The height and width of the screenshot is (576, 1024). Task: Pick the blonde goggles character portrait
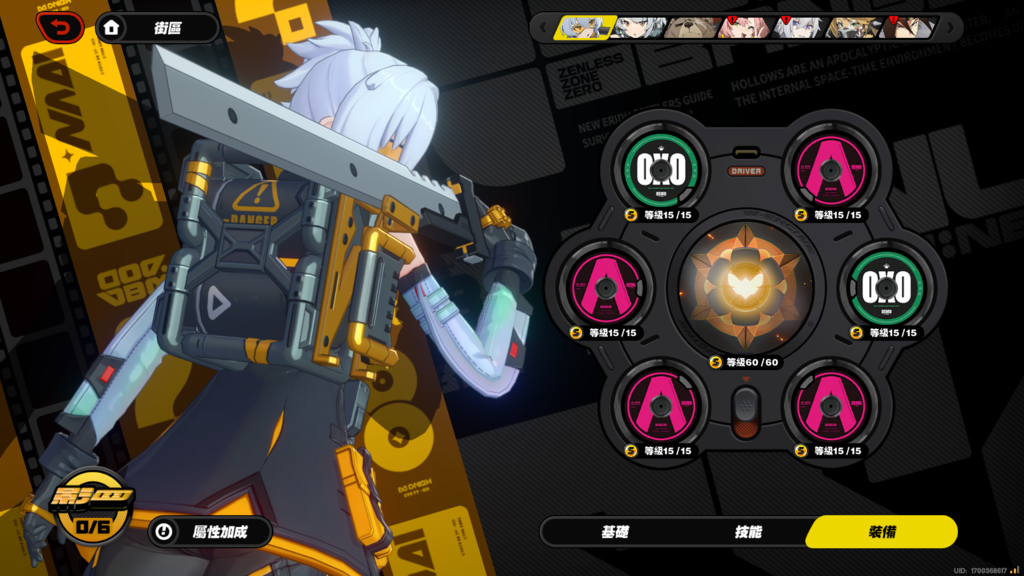852,27
